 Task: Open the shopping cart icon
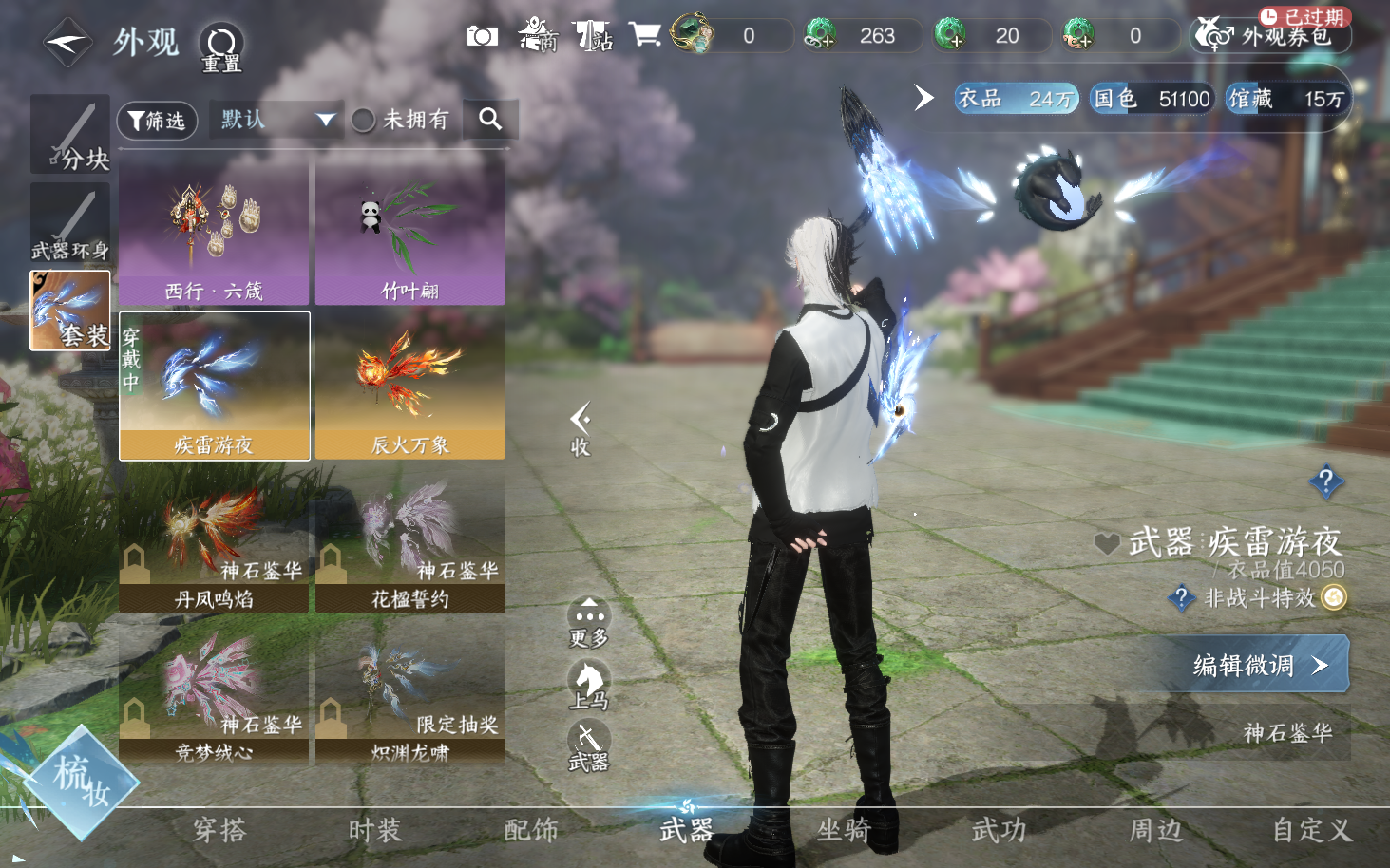point(644,36)
